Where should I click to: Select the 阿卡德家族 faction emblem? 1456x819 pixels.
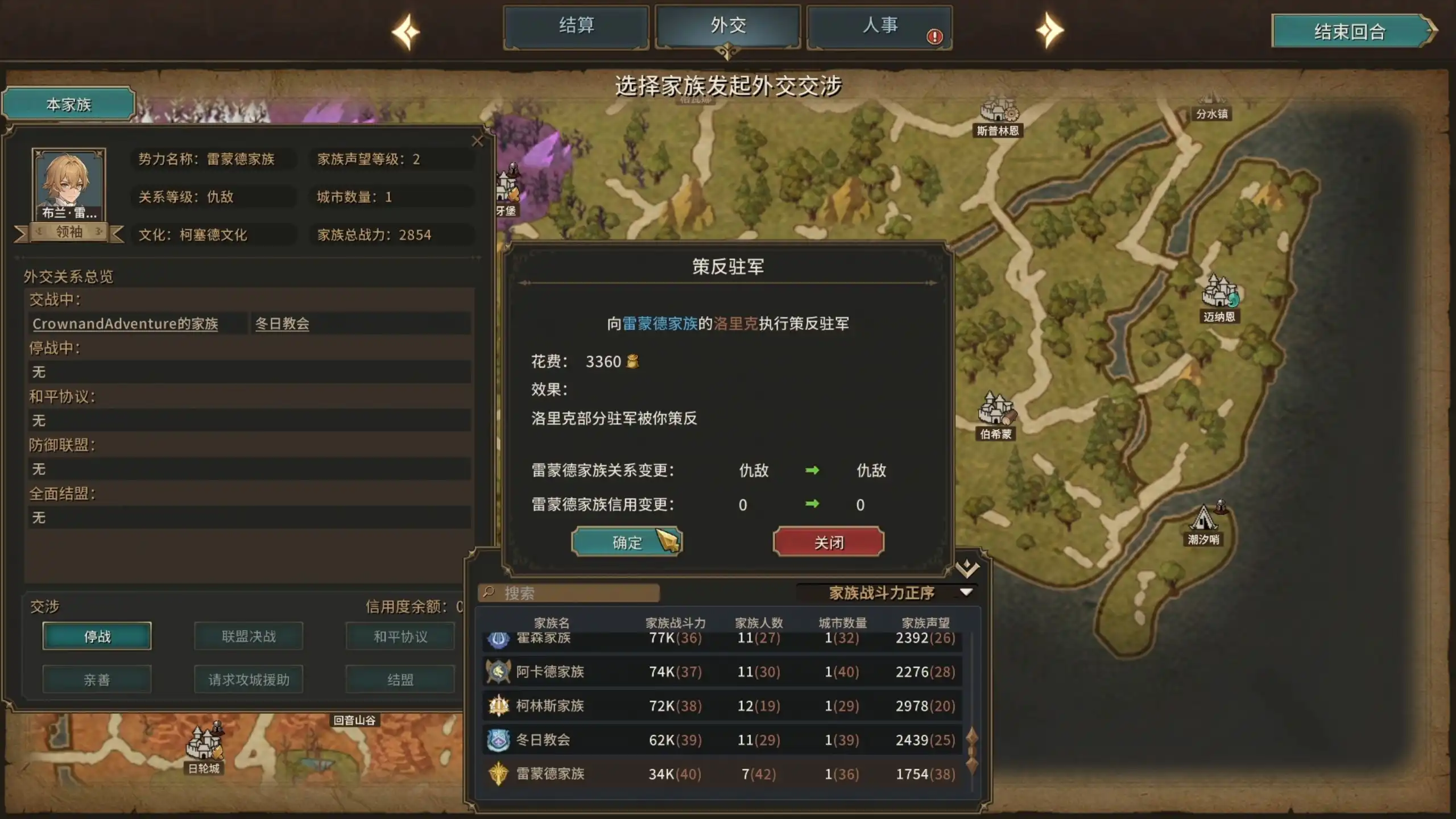click(497, 672)
